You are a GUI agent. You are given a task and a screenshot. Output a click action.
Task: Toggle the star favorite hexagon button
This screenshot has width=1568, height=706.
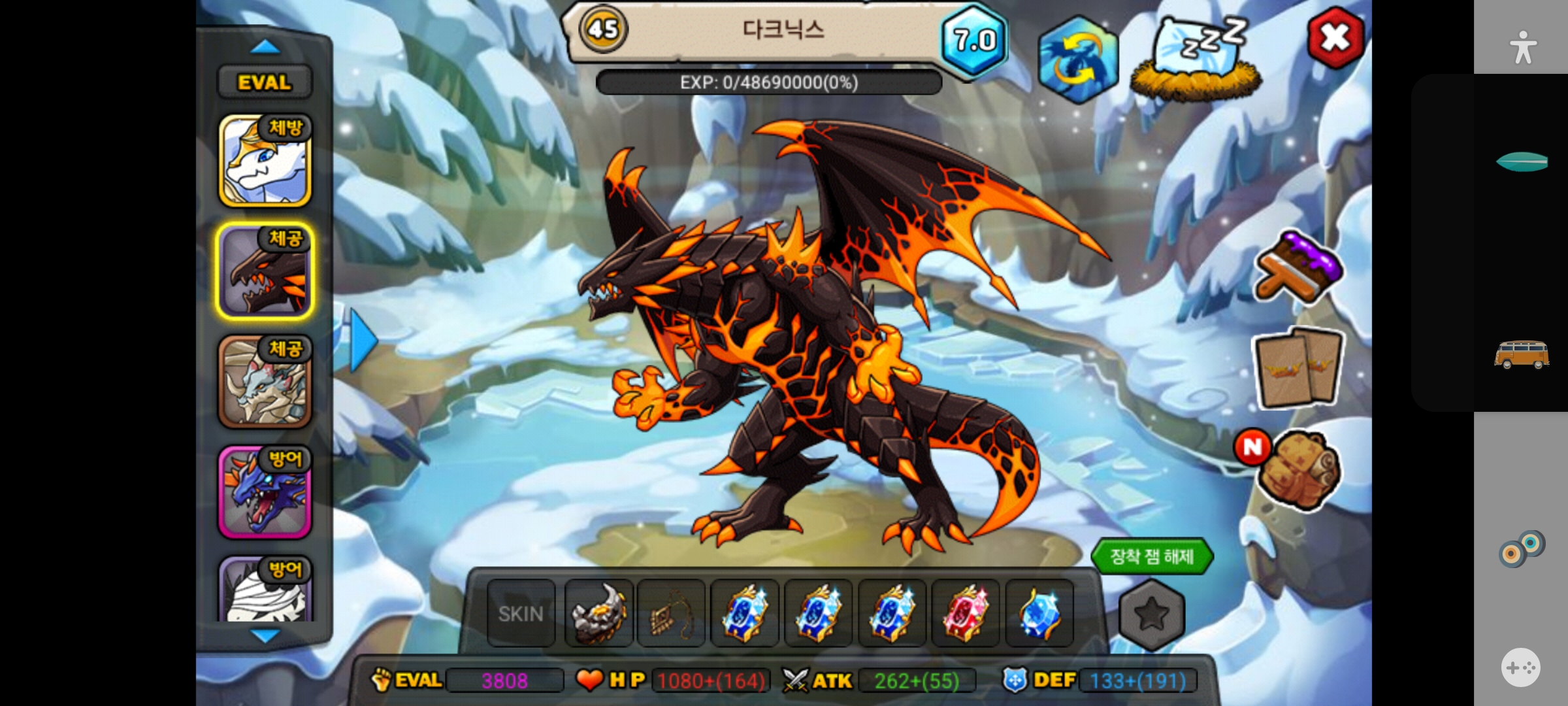point(1151,614)
